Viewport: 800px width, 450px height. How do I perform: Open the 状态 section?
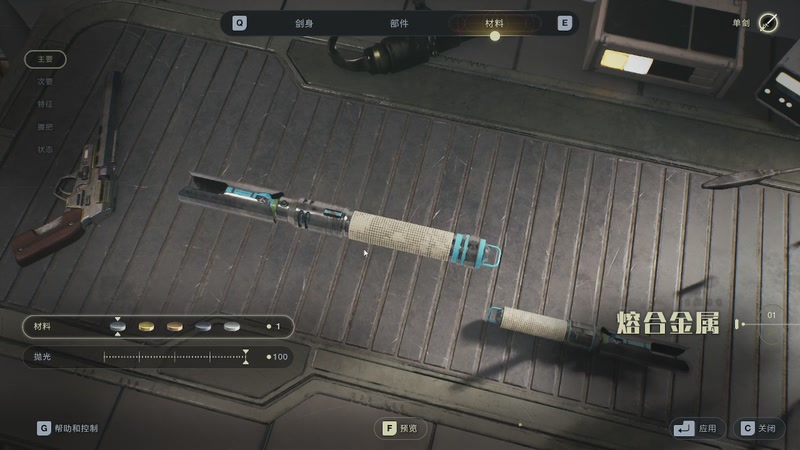click(x=45, y=150)
